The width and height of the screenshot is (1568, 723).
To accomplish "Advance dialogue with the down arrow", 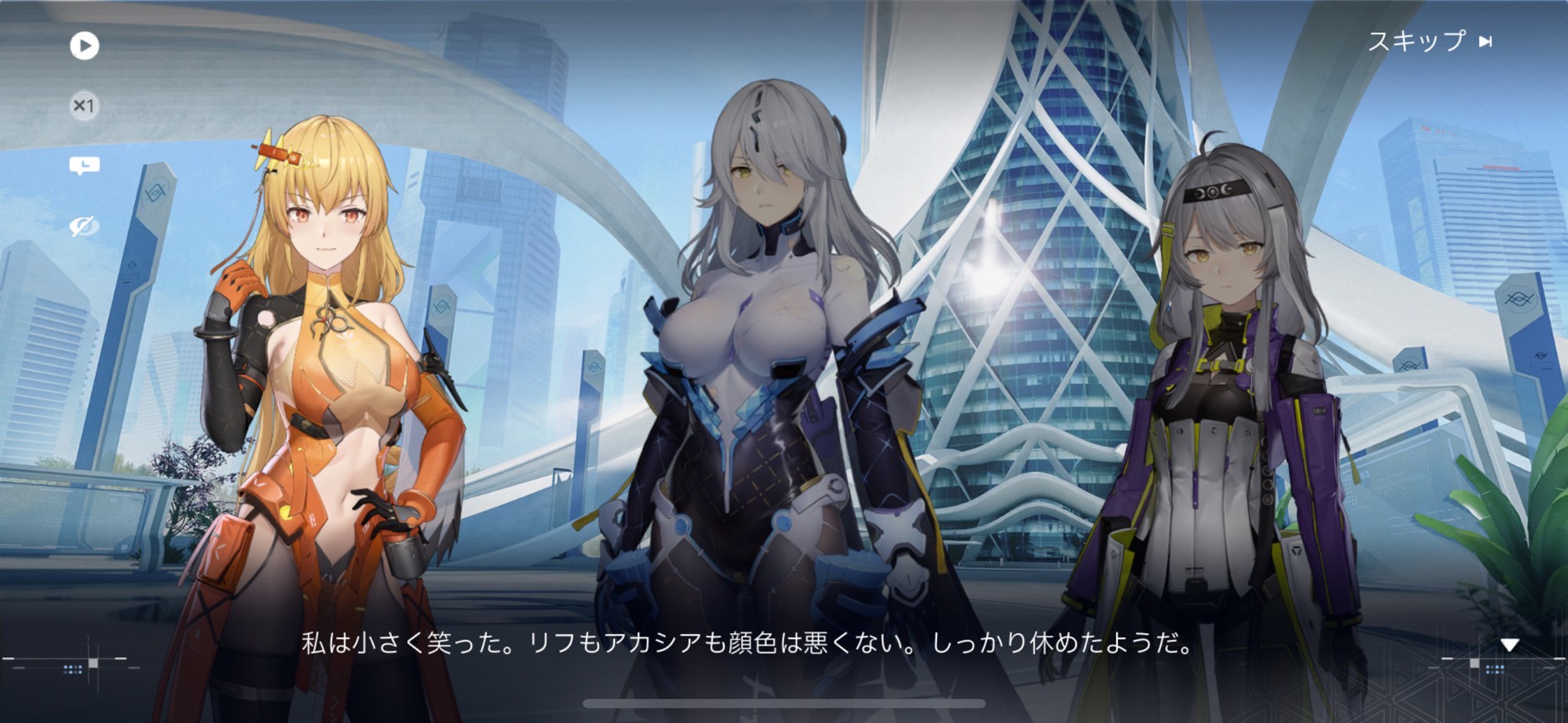I will tap(1510, 645).
